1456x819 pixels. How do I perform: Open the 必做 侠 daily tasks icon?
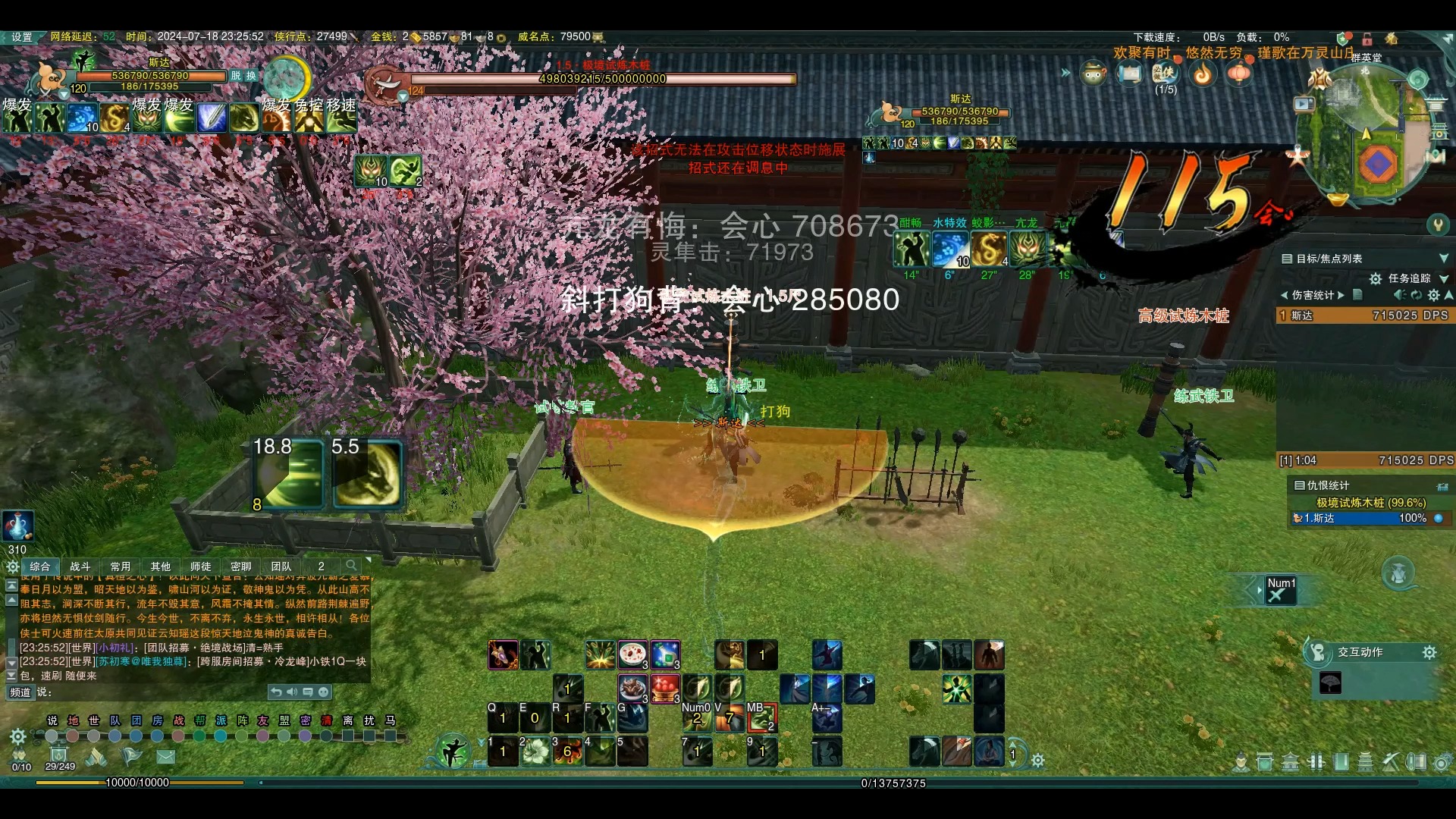click(x=1164, y=74)
